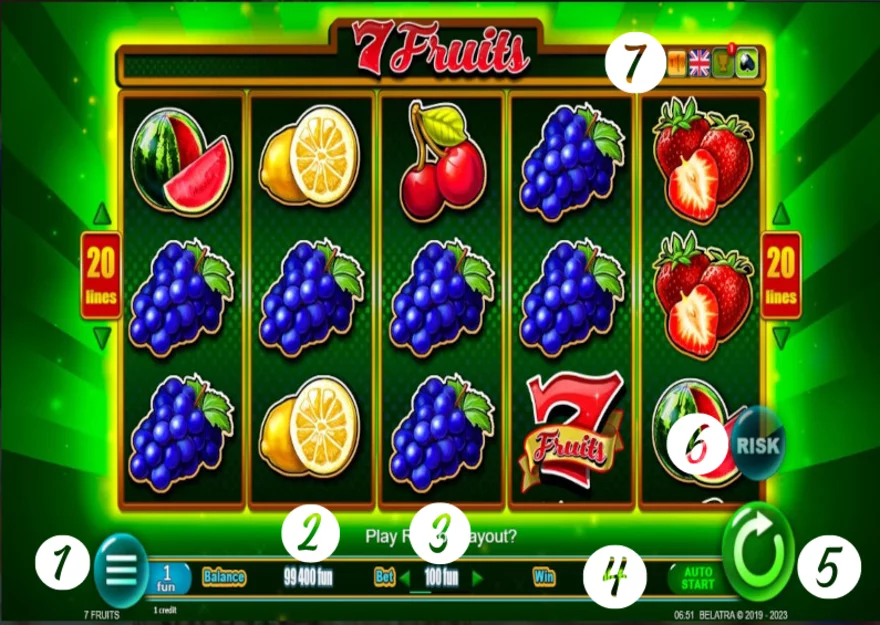Click the spade card icon
The width and height of the screenshot is (880, 625).
pos(747,64)
